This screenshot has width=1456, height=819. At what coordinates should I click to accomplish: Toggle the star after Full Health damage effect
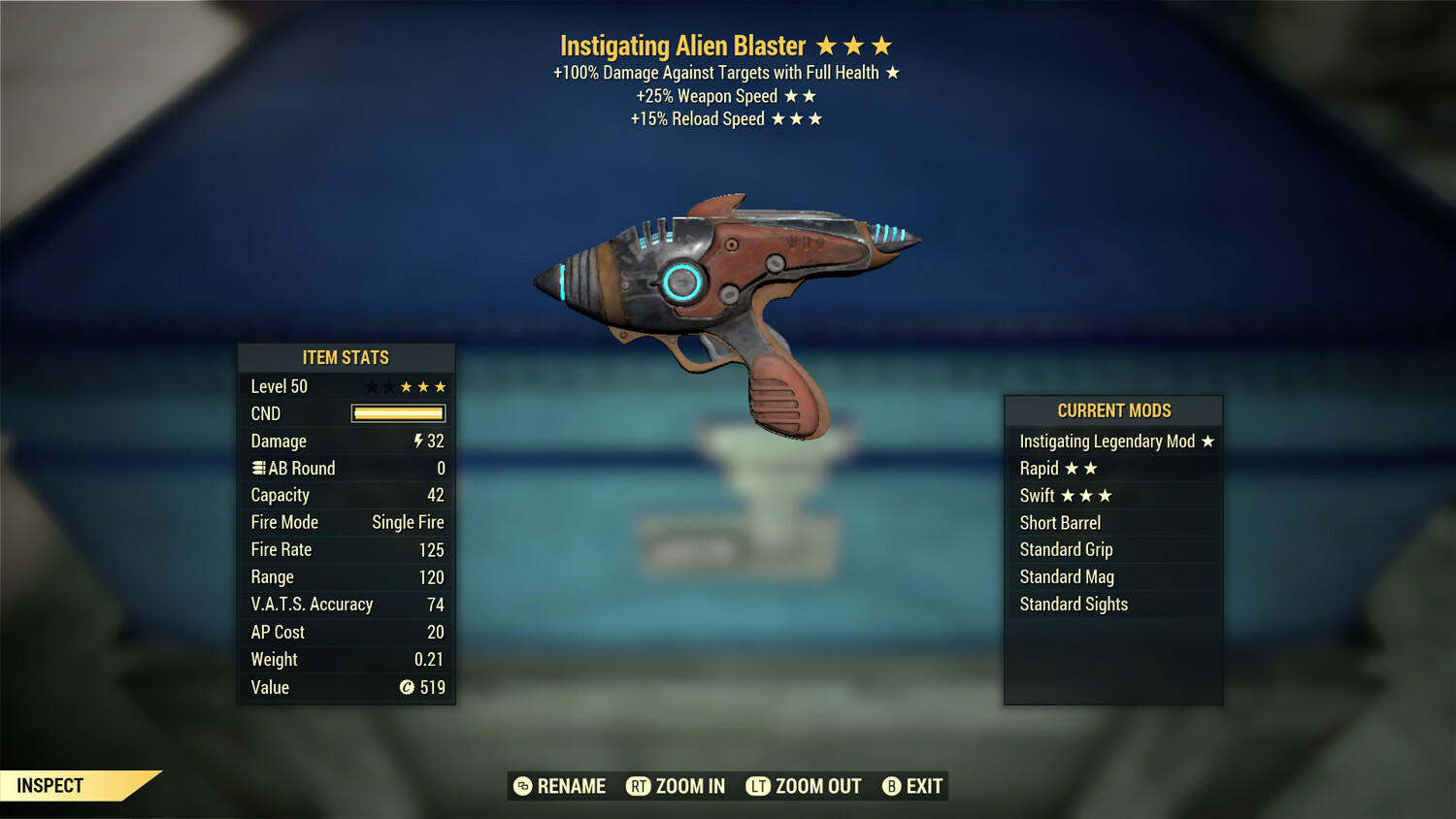click(893, 72)
